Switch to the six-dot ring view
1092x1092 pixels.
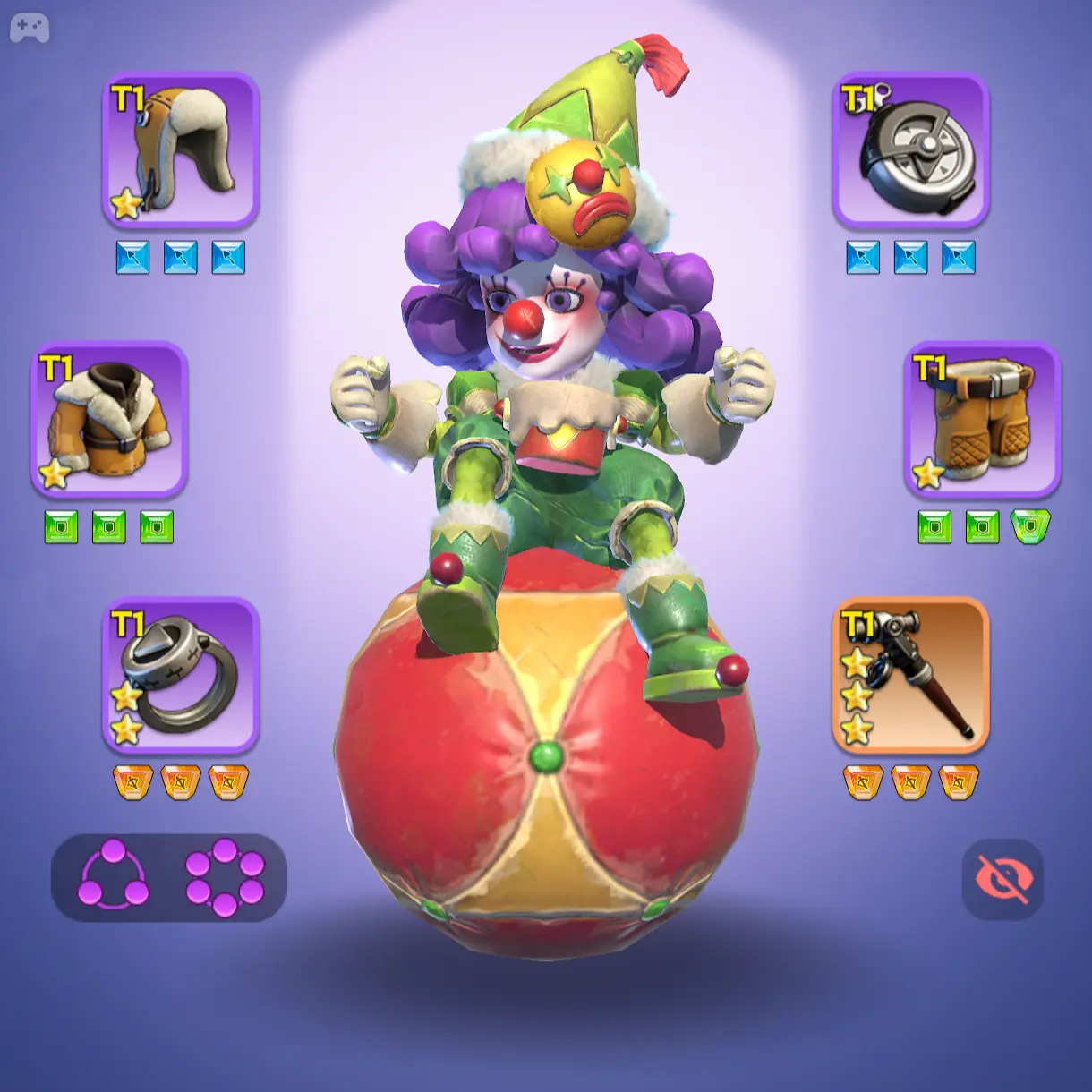pos(225,878)
